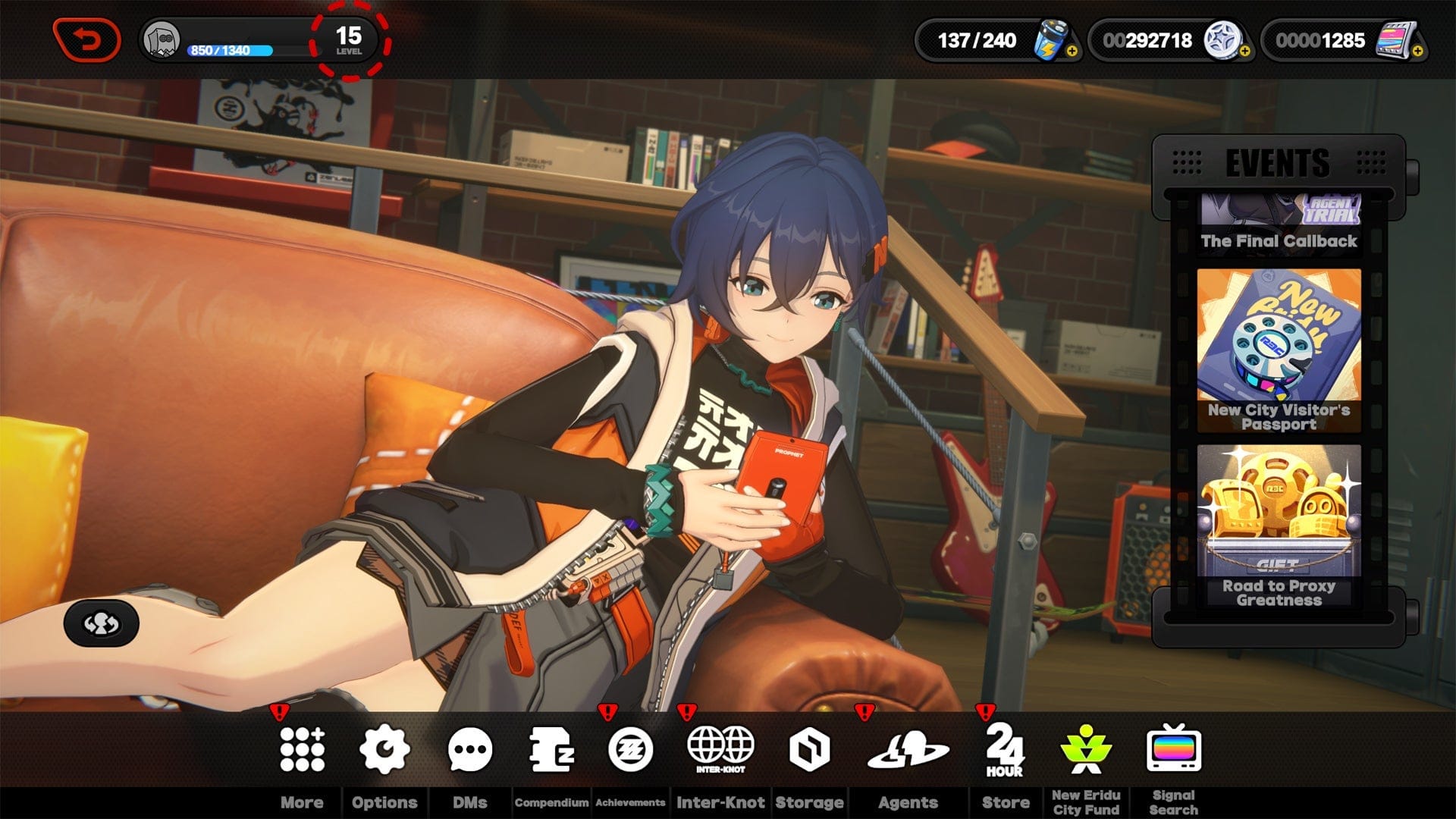Image resolution: width=1456 pixels, height=819 pixels.
Task: Choose Road to Proxy Greatness event
Action: click(x=1279, y=525)
